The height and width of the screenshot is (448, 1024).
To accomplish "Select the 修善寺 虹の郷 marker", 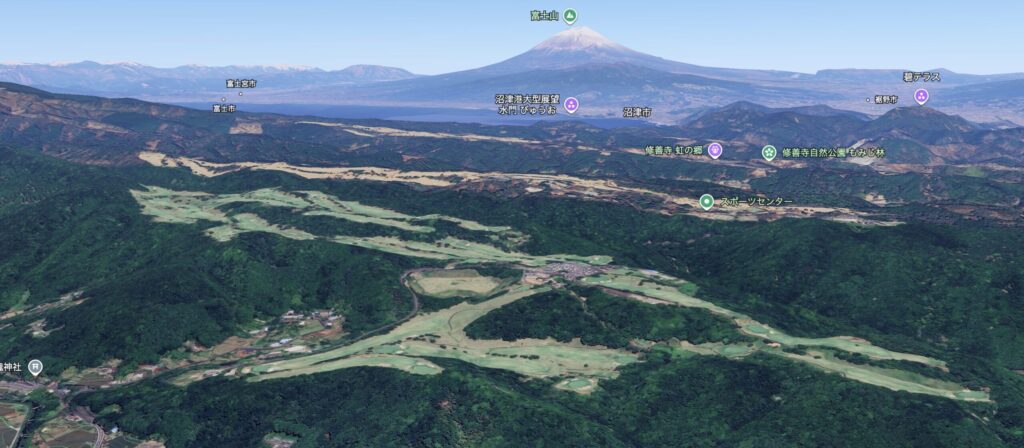I will tap(714, 150).
